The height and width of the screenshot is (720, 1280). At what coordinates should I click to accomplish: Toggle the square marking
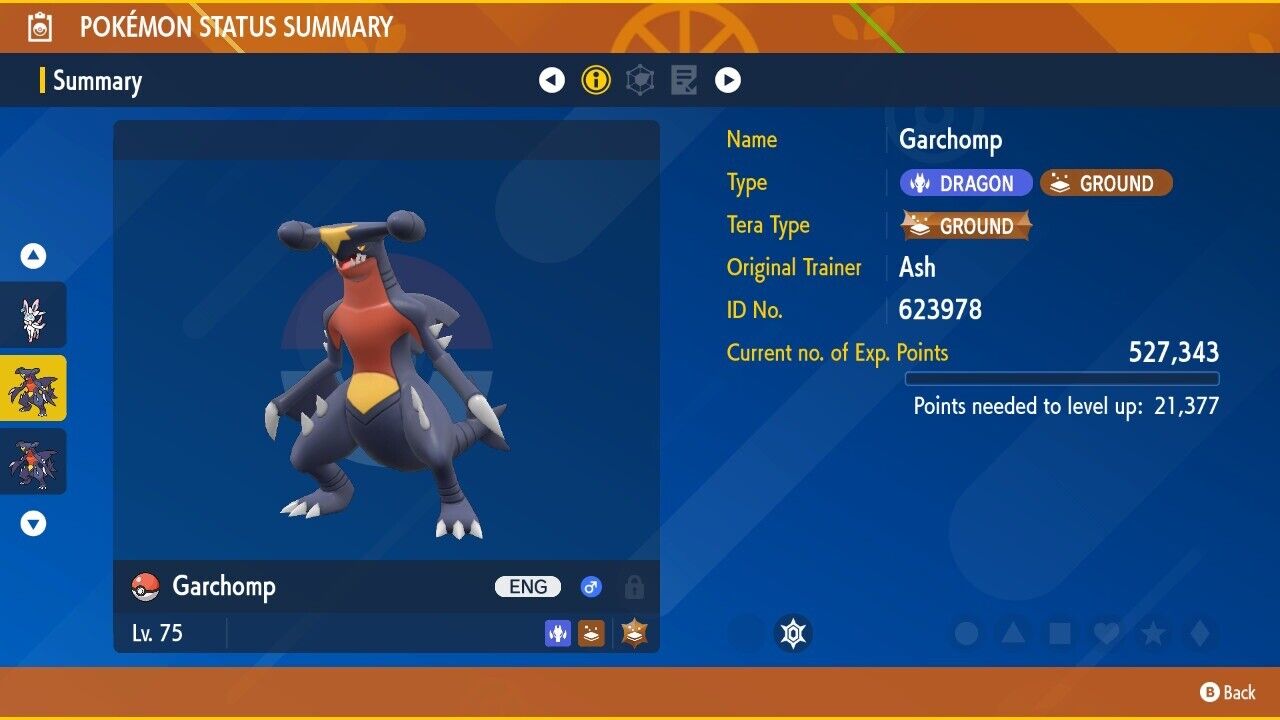(1059, 633)
